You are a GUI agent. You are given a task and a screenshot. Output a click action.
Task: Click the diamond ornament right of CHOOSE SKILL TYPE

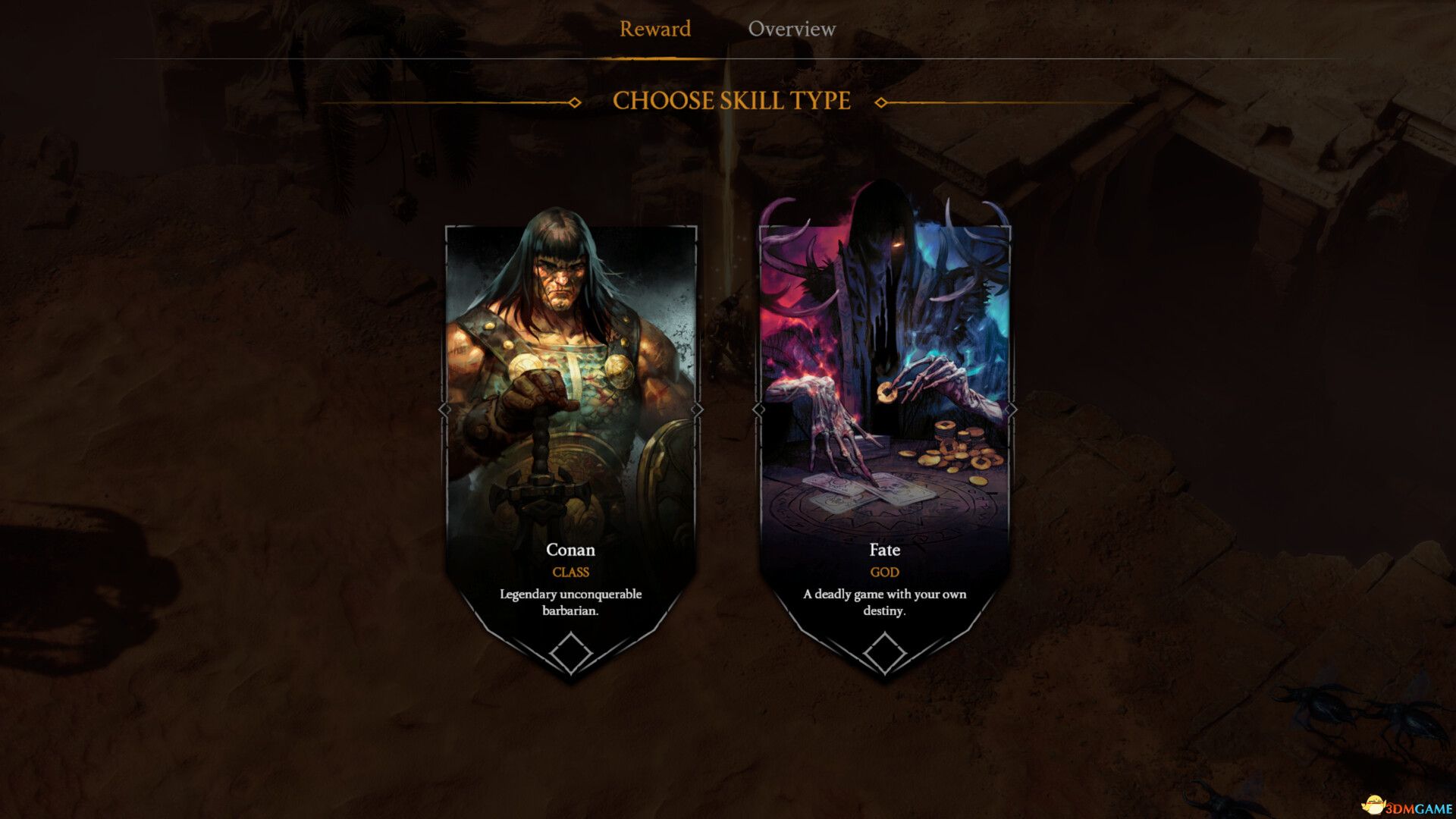click(x=880, y=101)
